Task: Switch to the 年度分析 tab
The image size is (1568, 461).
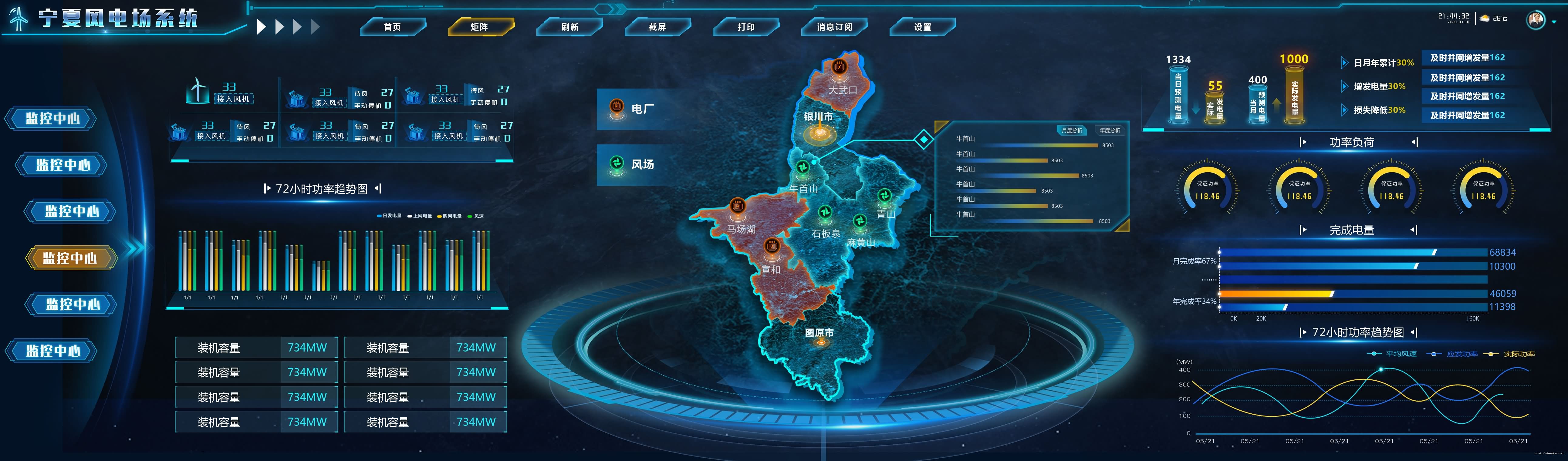Action: 1110,130
